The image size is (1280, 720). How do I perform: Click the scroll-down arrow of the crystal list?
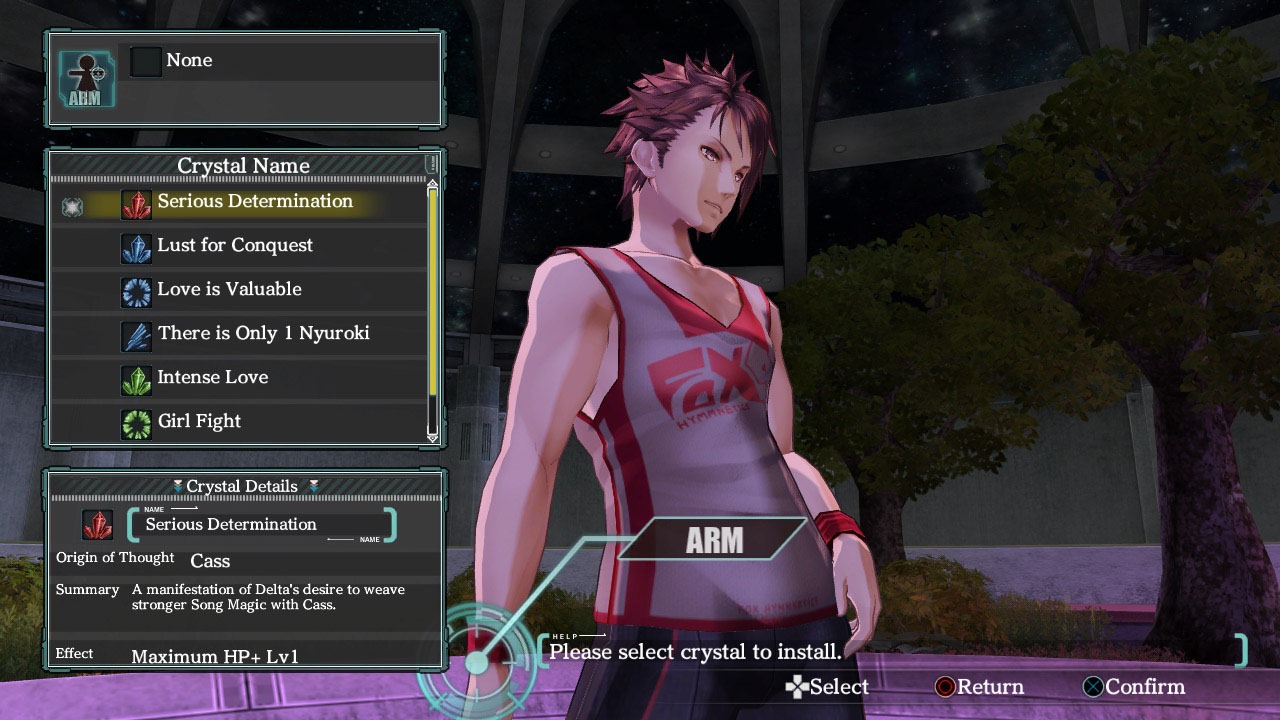click(x=433, y=436)
